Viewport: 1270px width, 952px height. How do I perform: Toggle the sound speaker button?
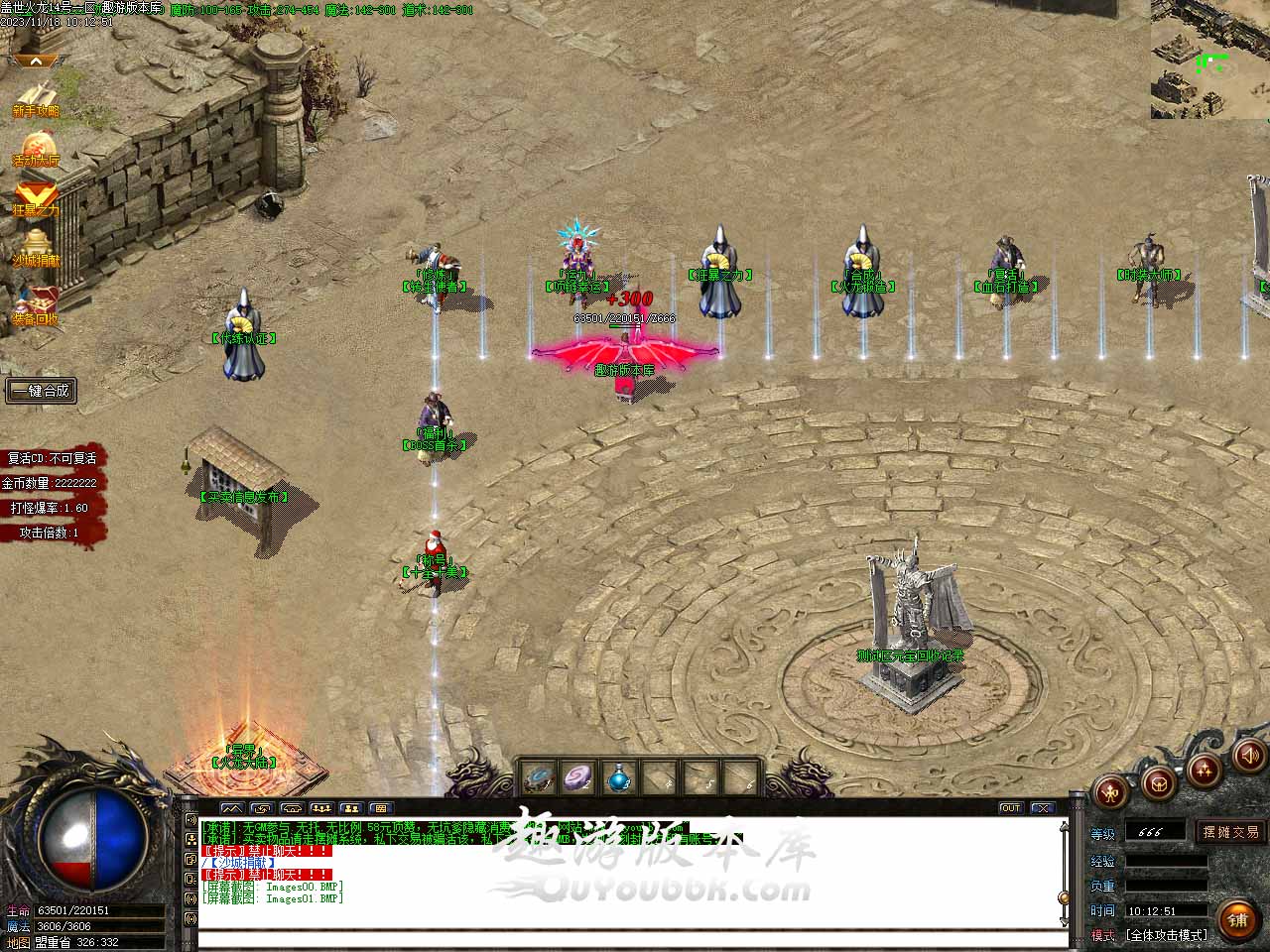[1248, 758]
